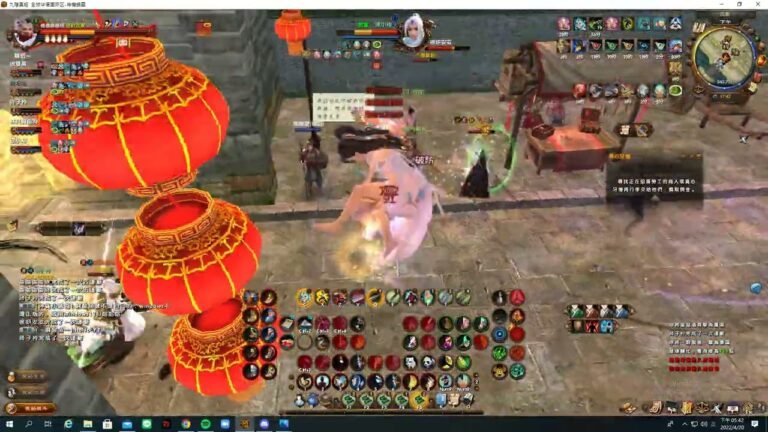768x432 pixels.
Task: Open the Windows Start menu
Action: [x=7, y=424]
